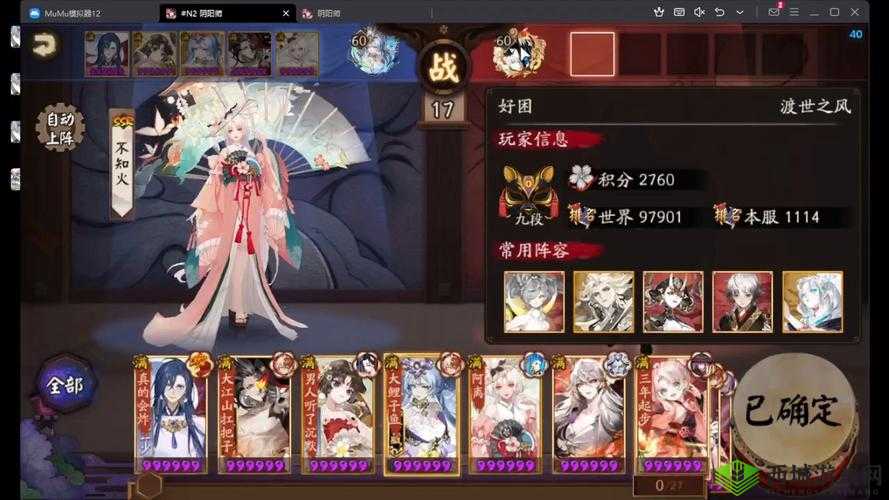This screenshot has height=500, width=889.
Task: Open your own level 60 player avatar
Action: [x=368, y=55]
